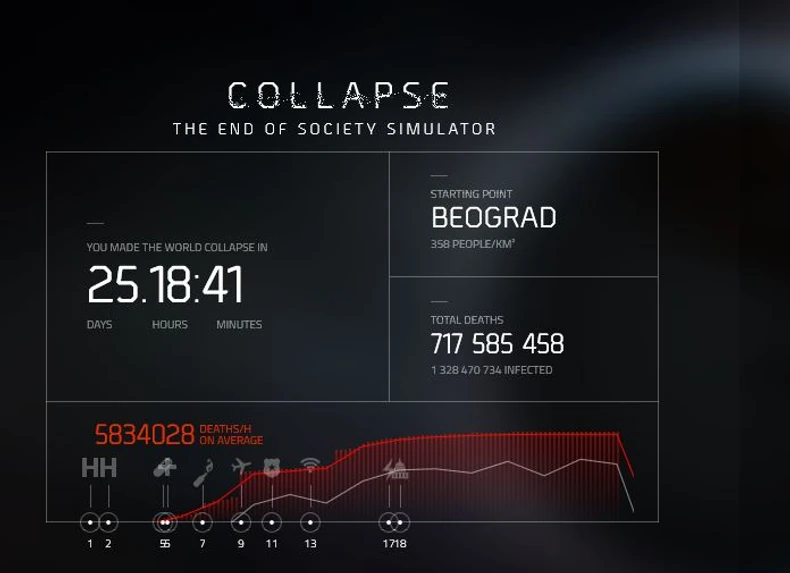Select the airplane event icon
790x573 pixels.
pos(241,466)
